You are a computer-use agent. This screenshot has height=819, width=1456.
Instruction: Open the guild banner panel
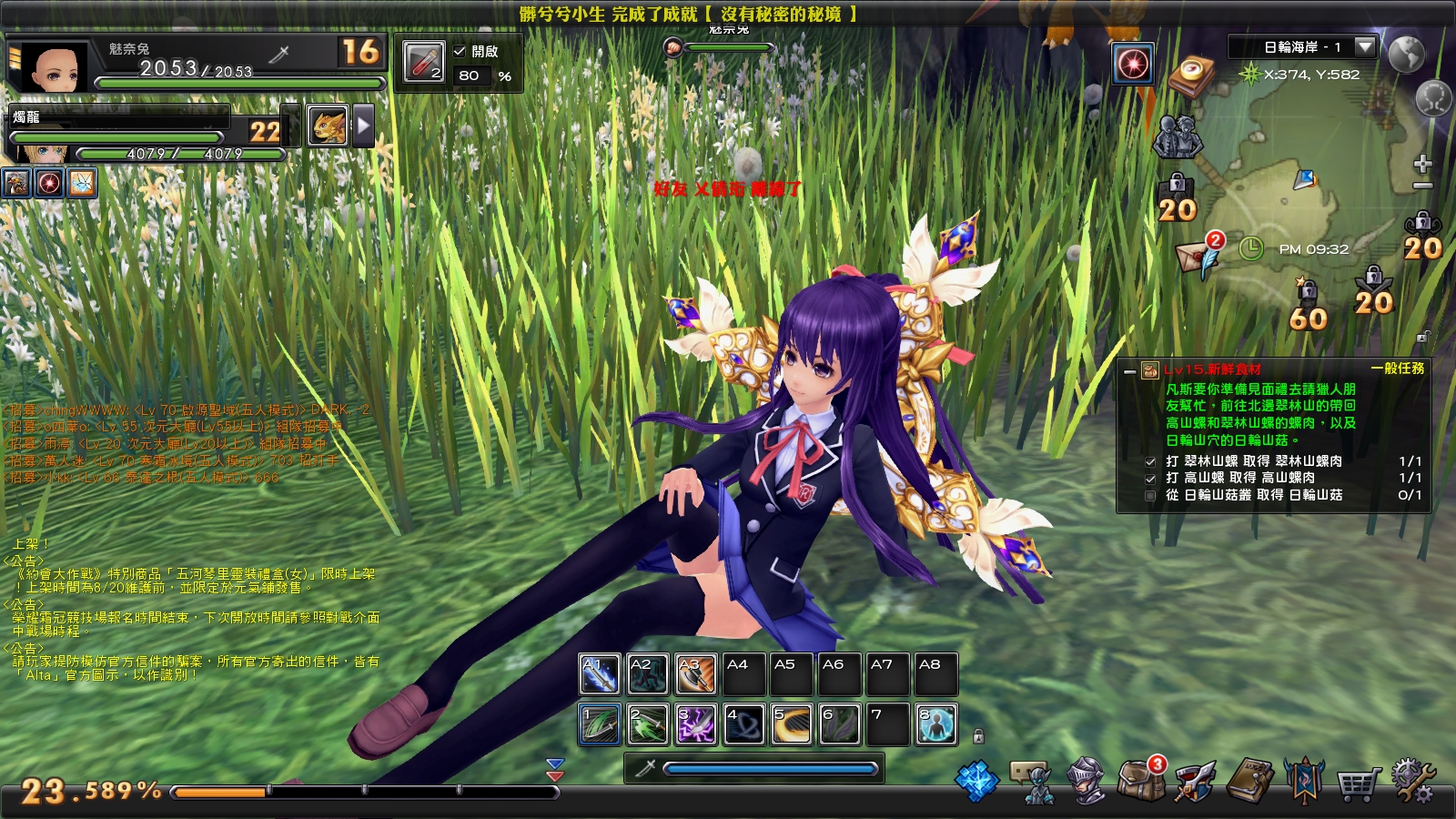(1305, 781)
